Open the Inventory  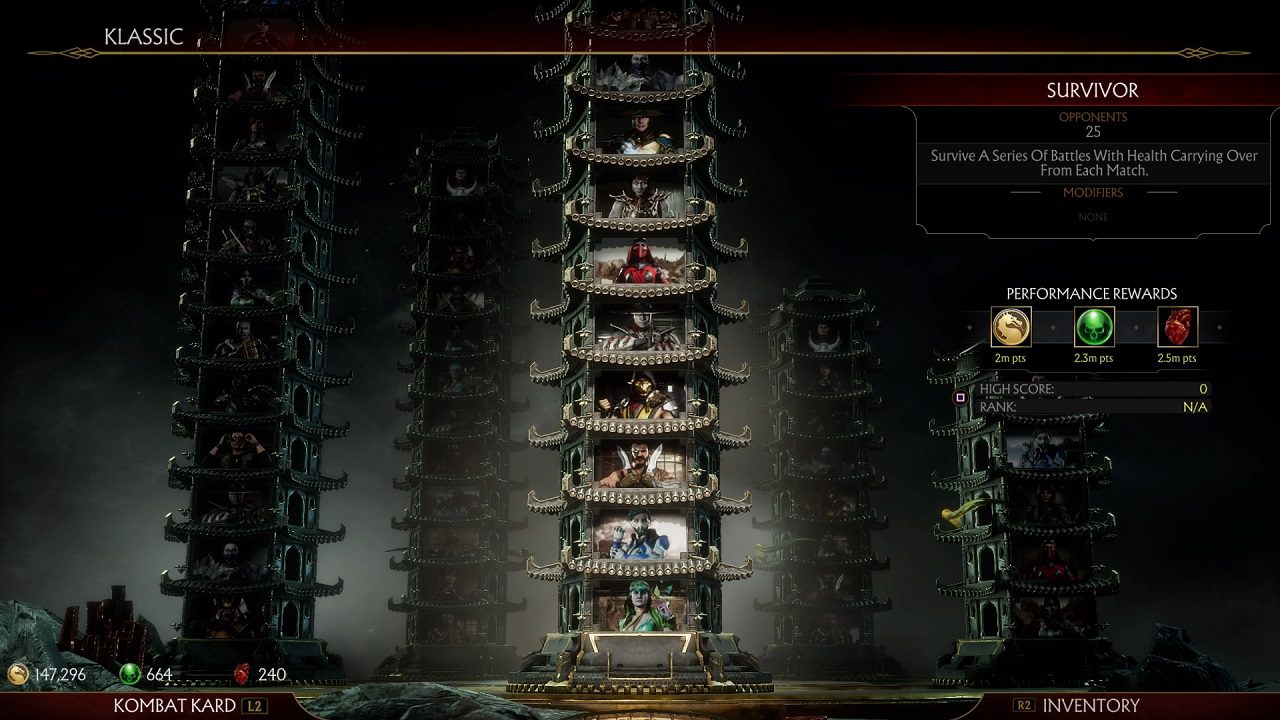click(1090, 705)
